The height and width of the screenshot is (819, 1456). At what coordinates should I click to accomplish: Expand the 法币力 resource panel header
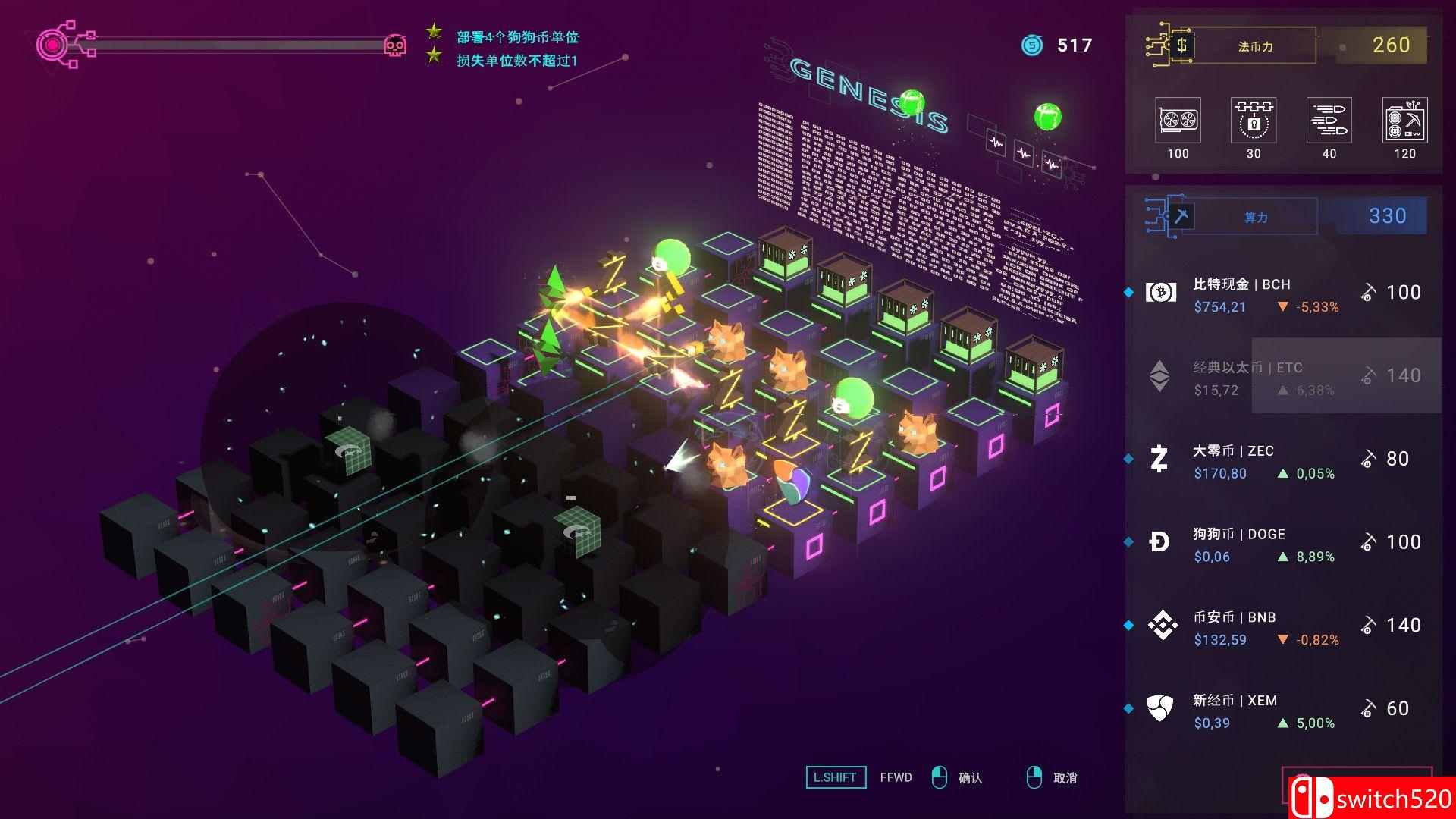coord(1255,45)
